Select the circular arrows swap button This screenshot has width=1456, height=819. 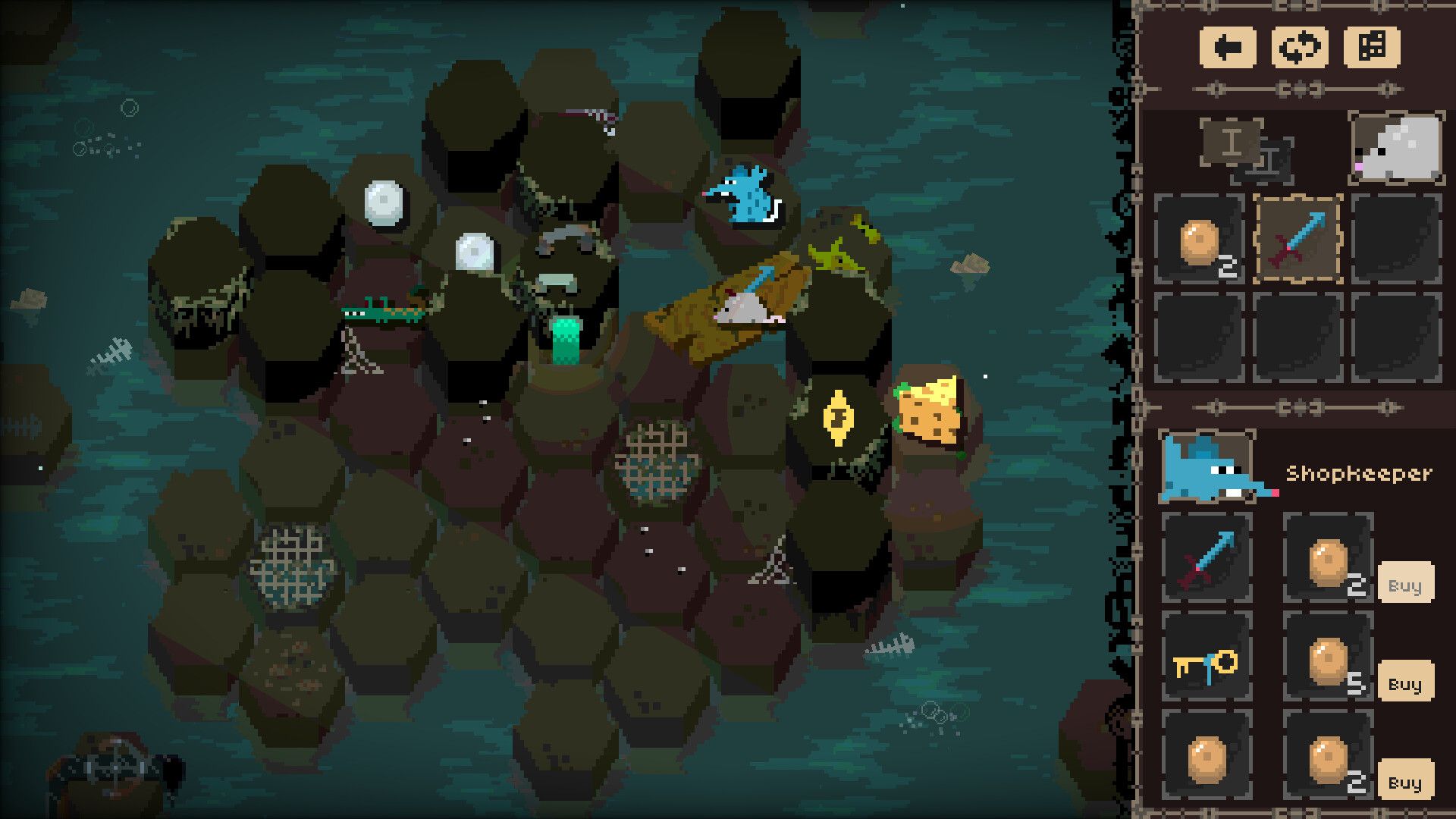1299,48
